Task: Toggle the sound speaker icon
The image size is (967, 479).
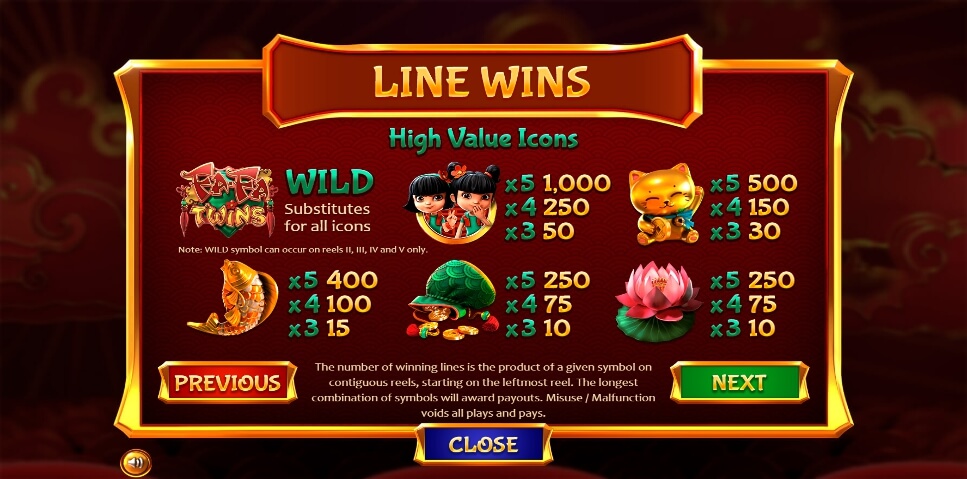Action: point(136,463)
